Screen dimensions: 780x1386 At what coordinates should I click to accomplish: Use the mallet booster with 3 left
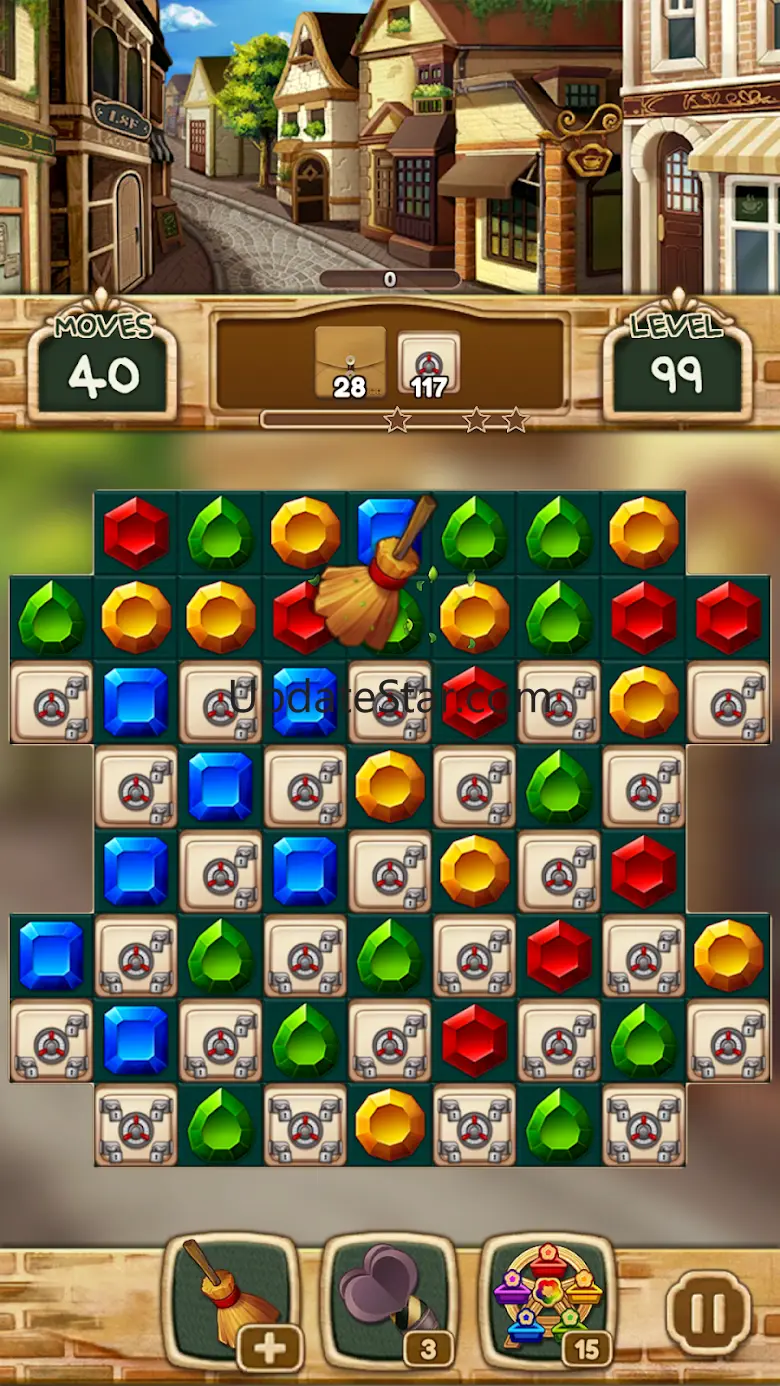[388, 1297]
